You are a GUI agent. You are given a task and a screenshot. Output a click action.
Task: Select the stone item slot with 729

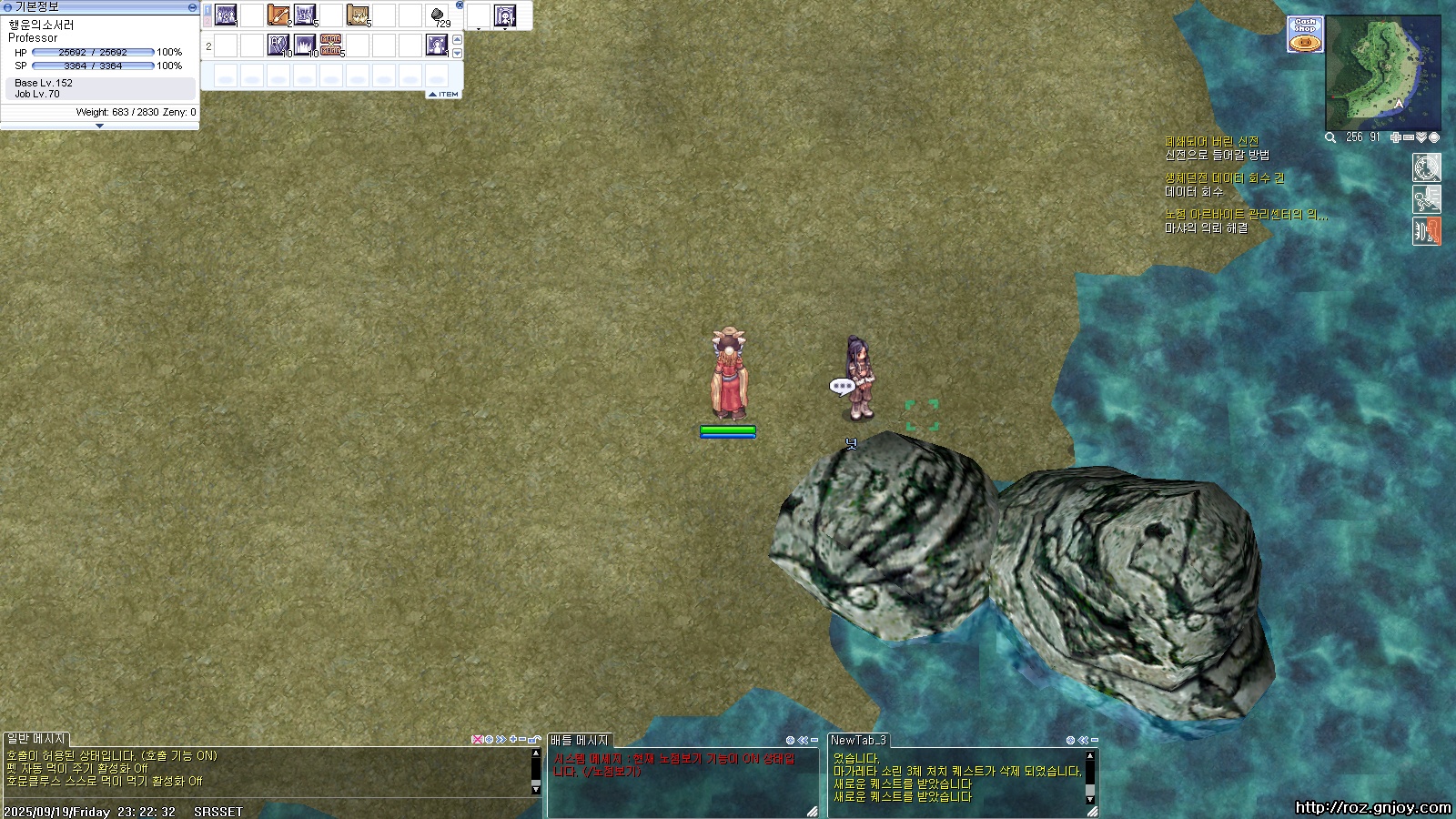(x=438, y=15)
